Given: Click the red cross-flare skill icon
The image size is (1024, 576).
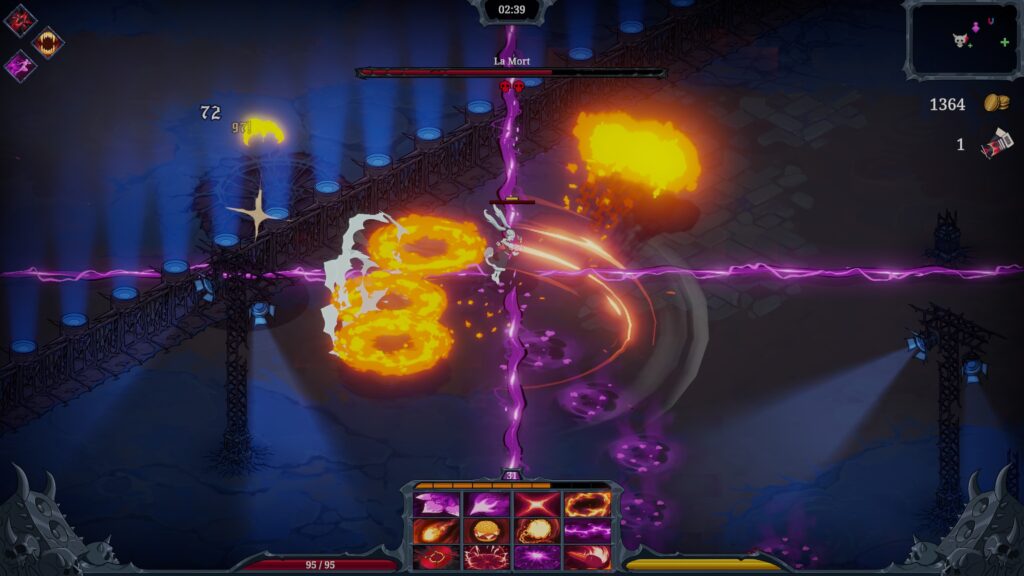Looking at the screenshot, I should pyautogui.click(x=537, y=504).
